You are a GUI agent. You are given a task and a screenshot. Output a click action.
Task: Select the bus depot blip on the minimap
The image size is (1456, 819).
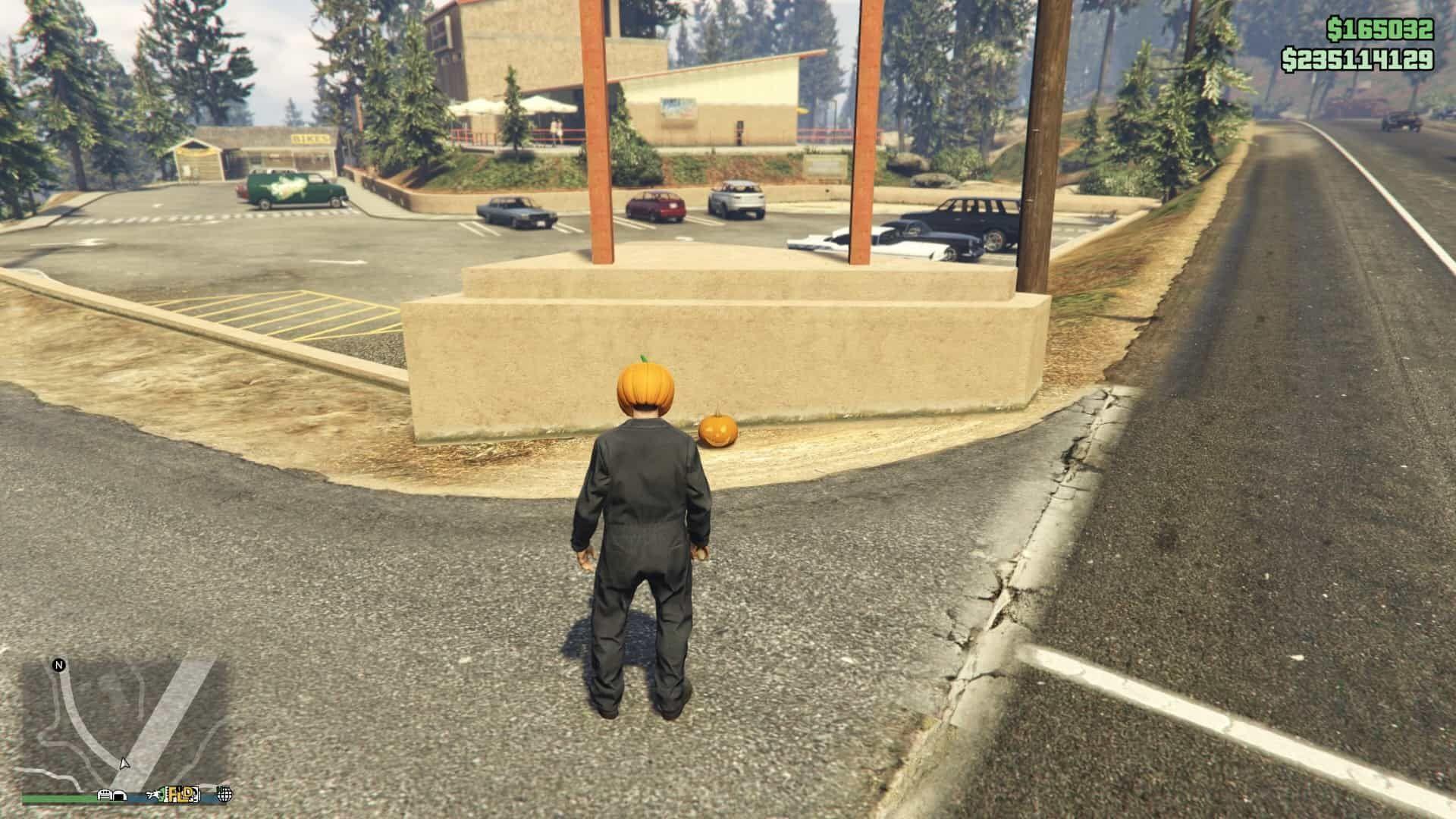pos(105,794)
